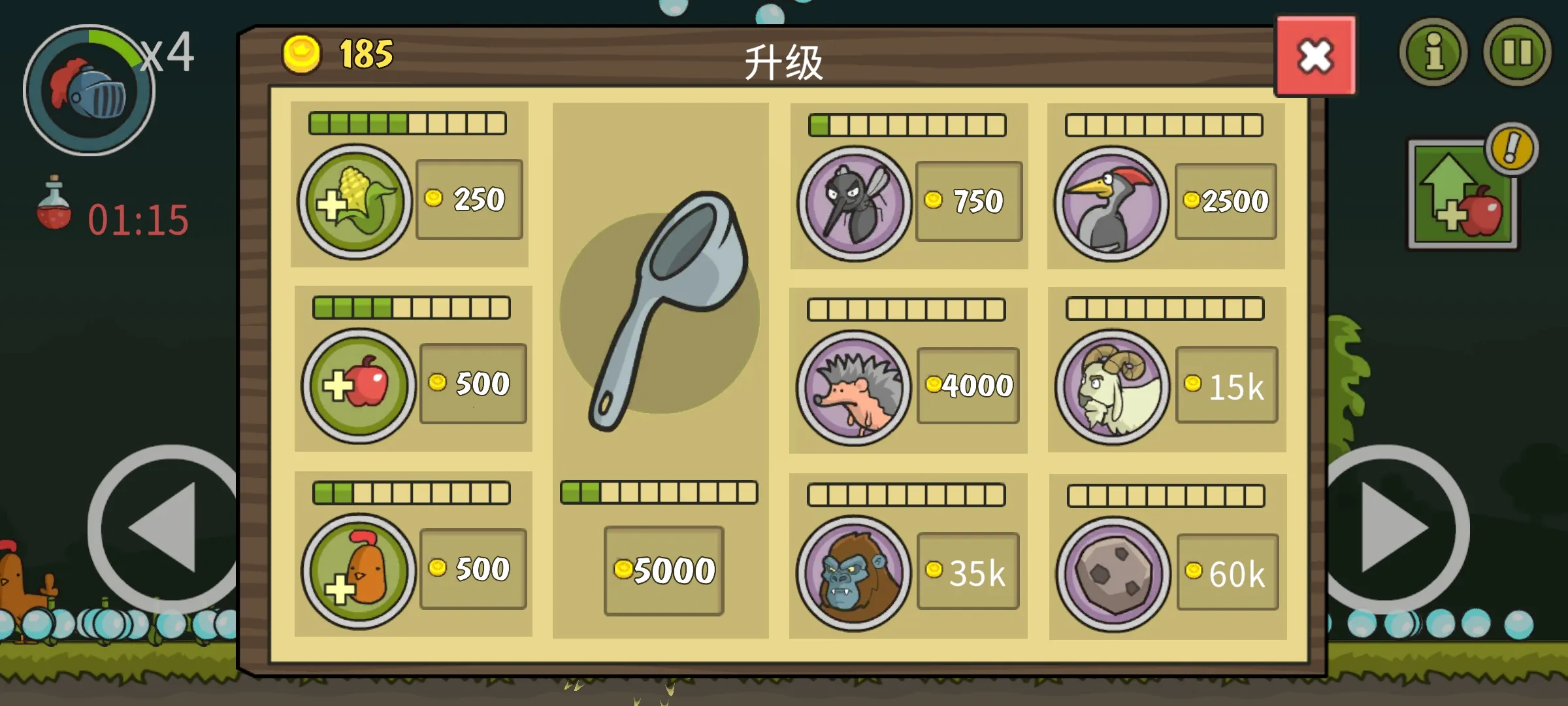Click the woodpecker enemy icon
Image resolution: width=1568 pixels, height=706 pixels.
pyautogui.click(x=1115, y=200)
